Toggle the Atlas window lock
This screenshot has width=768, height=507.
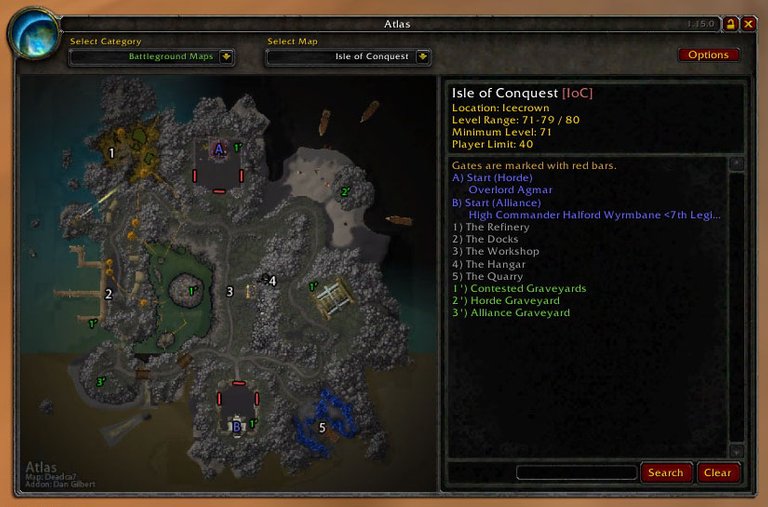pyautogui.click(x=731, y=24)
